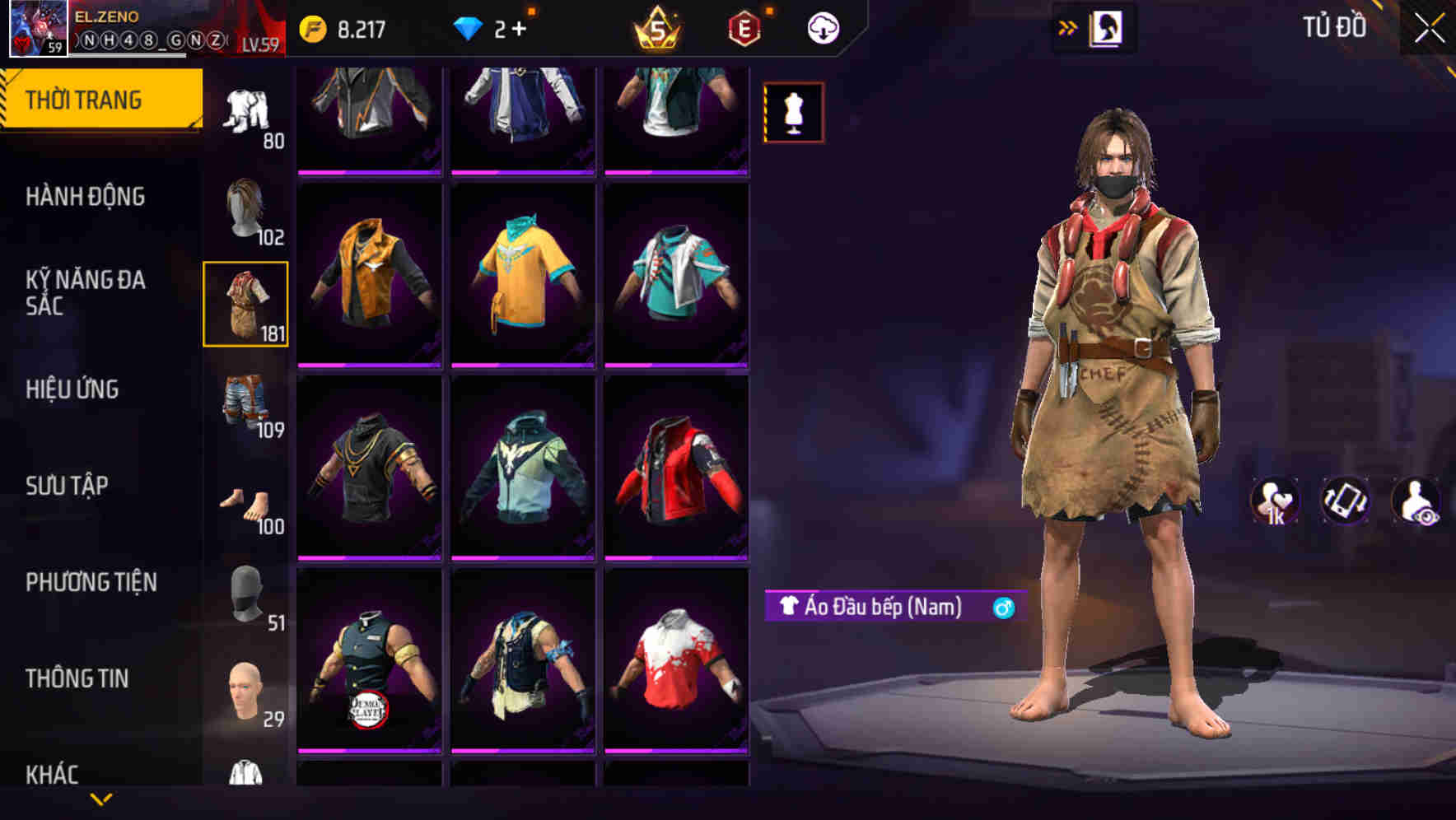Select the HIỆU ỨNG category
Viewport: 1456px width, 820px height.
pyautogui.click(x=72, y=389)
